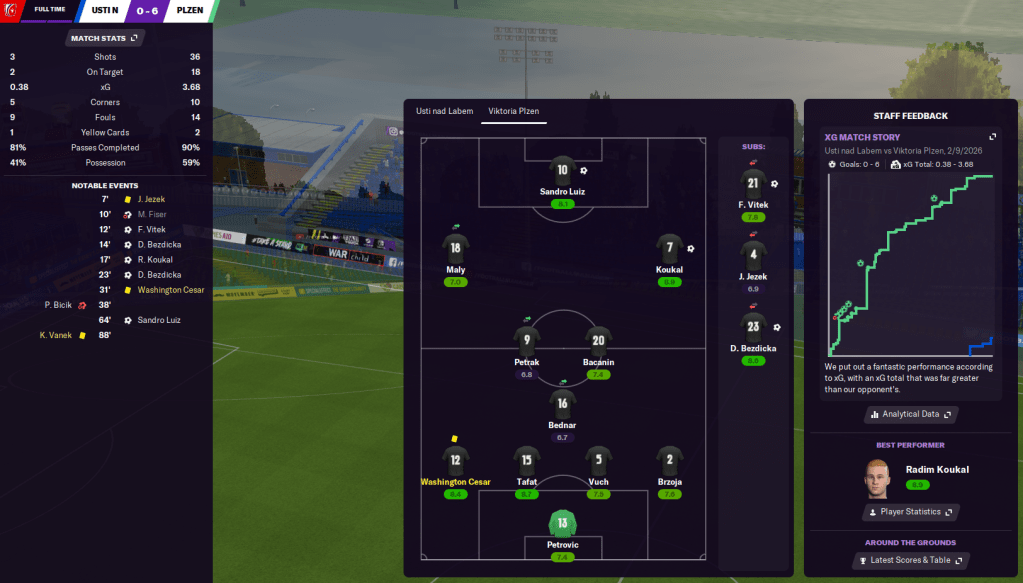Open Radim Koukal's best performer portrait
This screenshot has width=1023, height=583.
[876, 478]
